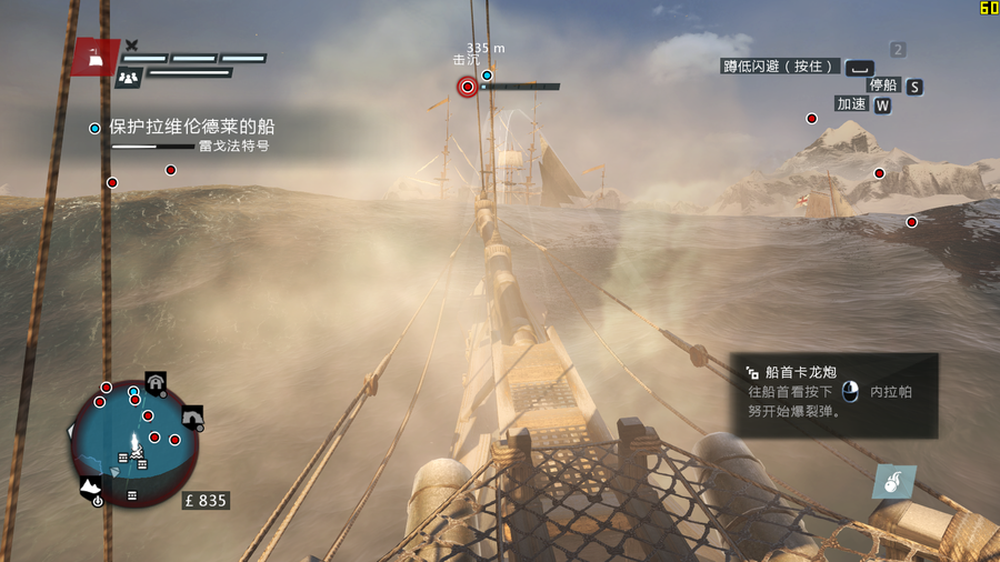Click the crossed swords combat icon
The image size is (1000, 562).
coord(132,44)
